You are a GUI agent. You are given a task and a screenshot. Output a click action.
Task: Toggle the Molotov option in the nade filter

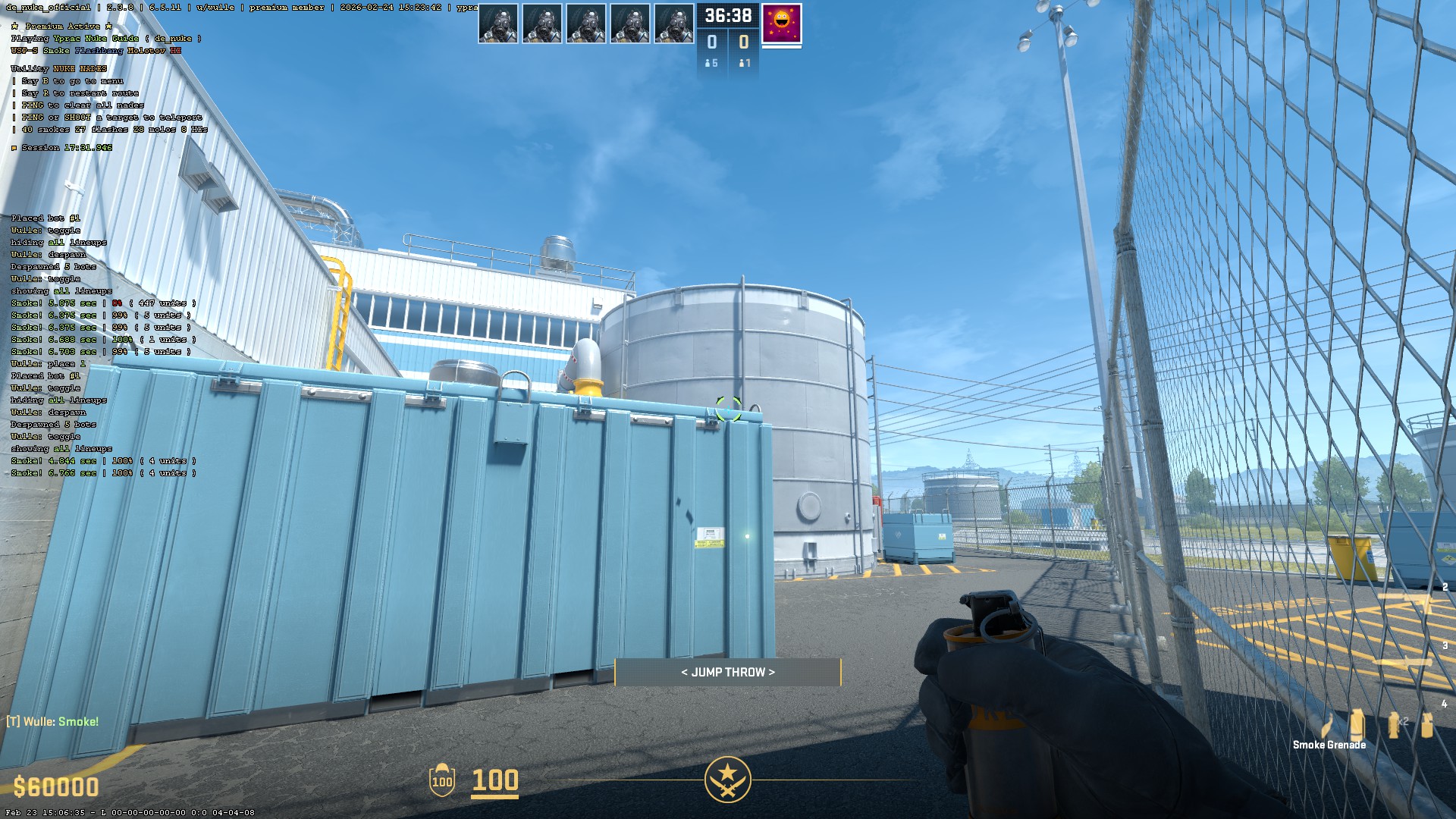tap(146, 50)
